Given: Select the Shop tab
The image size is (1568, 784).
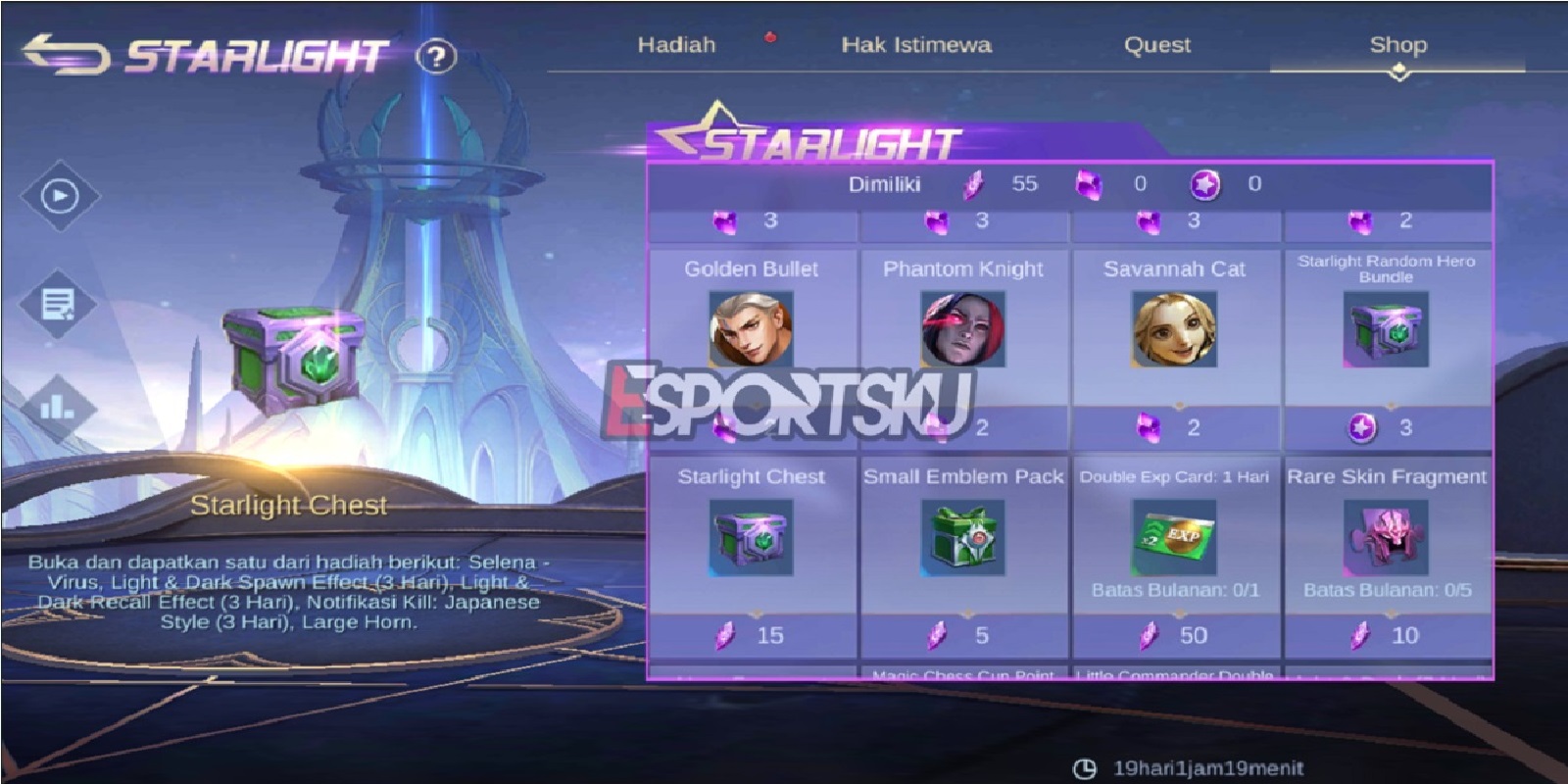Looking at the screenshot, I should [x=1398, y=44].
